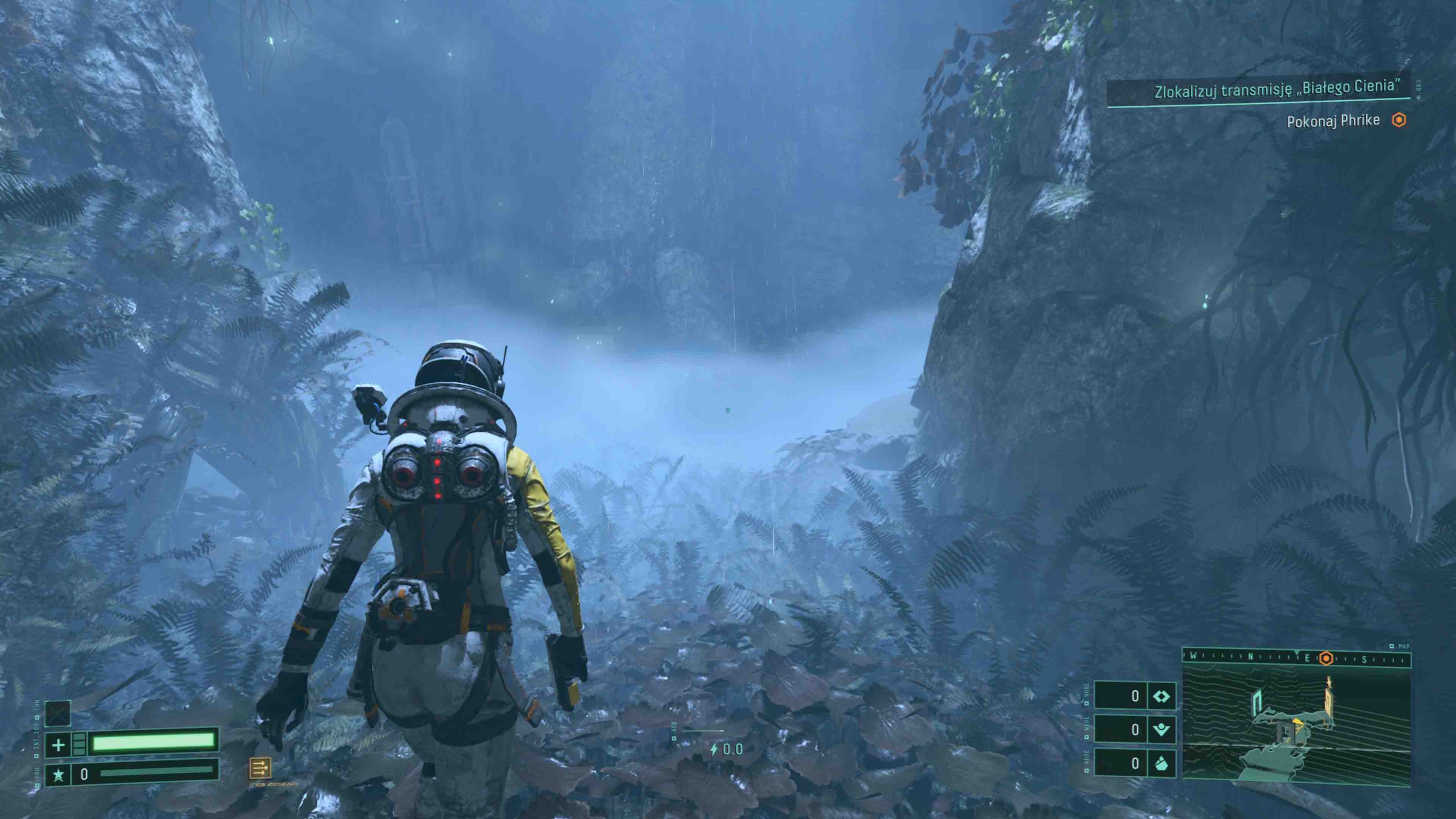Select the 'Pokonaj Phrike' objective entry

tap(1334, 120)
